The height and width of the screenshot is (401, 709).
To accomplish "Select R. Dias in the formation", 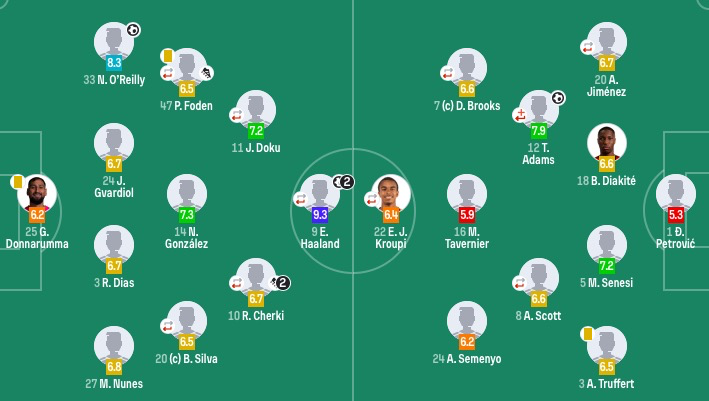I will (114, 245).
